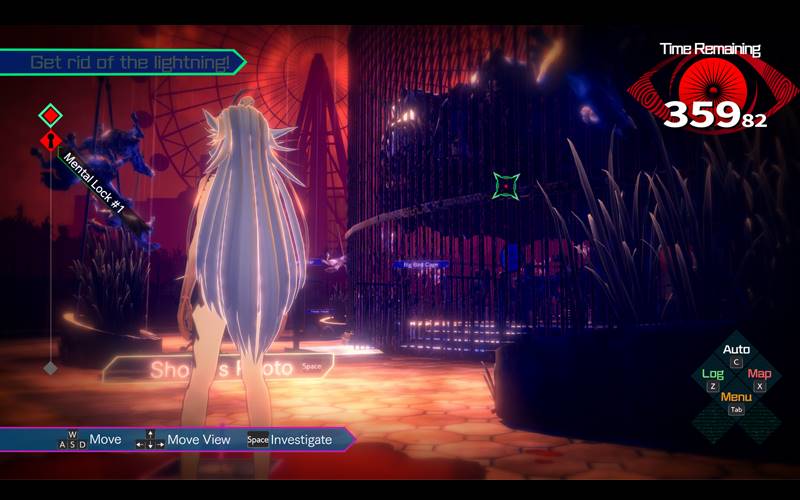800x500 pixels.
Task: Toggle the Auto mode option
Action: [x=736, y=350]
